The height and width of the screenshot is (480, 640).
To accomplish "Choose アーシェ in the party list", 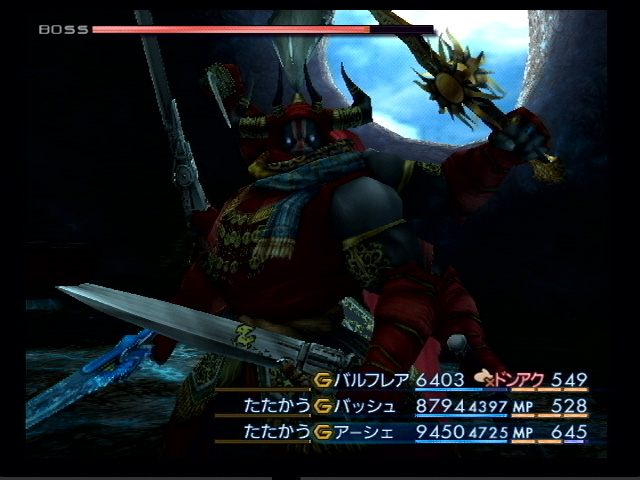I will (366, 433).
